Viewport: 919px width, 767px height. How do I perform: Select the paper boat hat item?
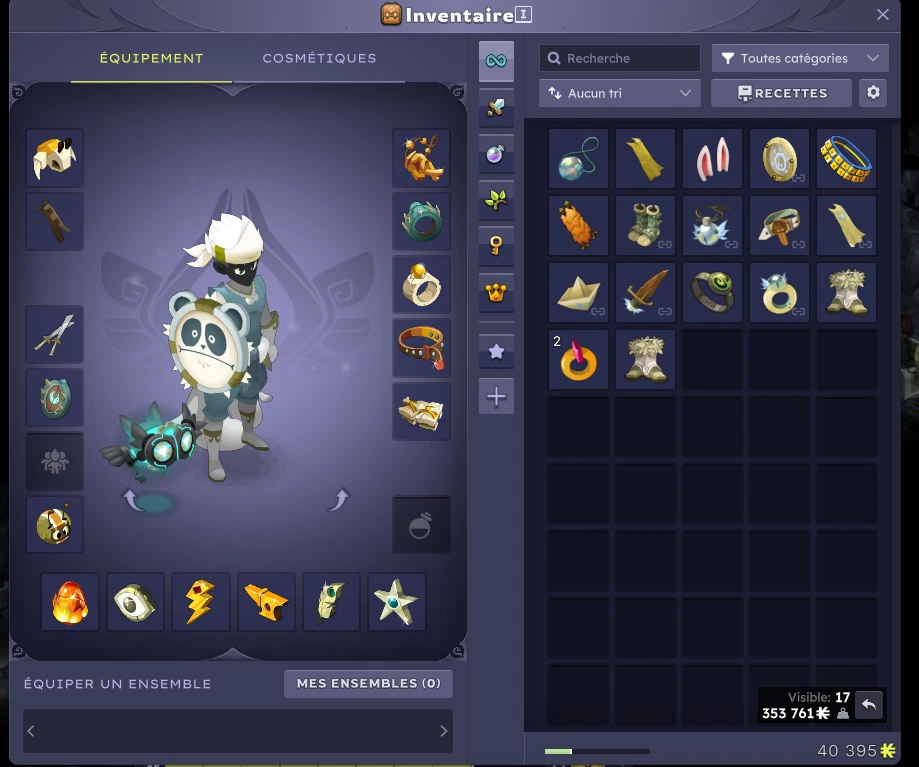click(x=578, y=292)
